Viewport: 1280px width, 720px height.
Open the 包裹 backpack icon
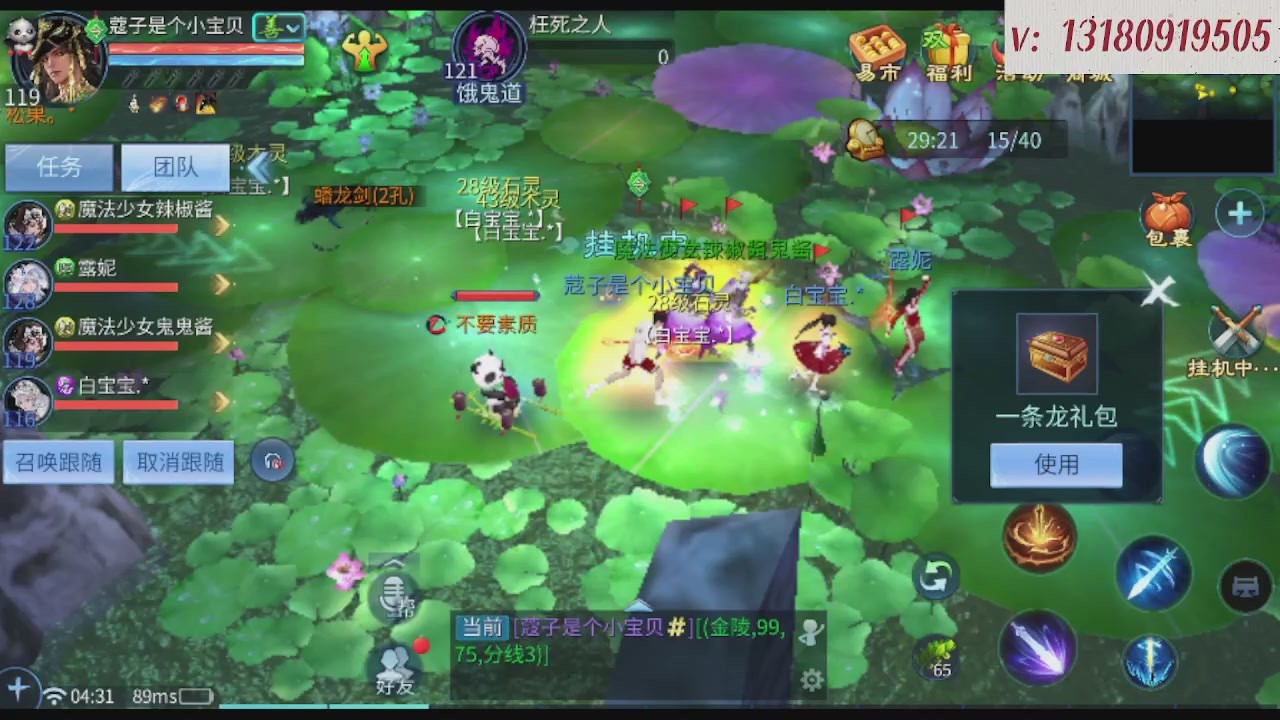1167,213
